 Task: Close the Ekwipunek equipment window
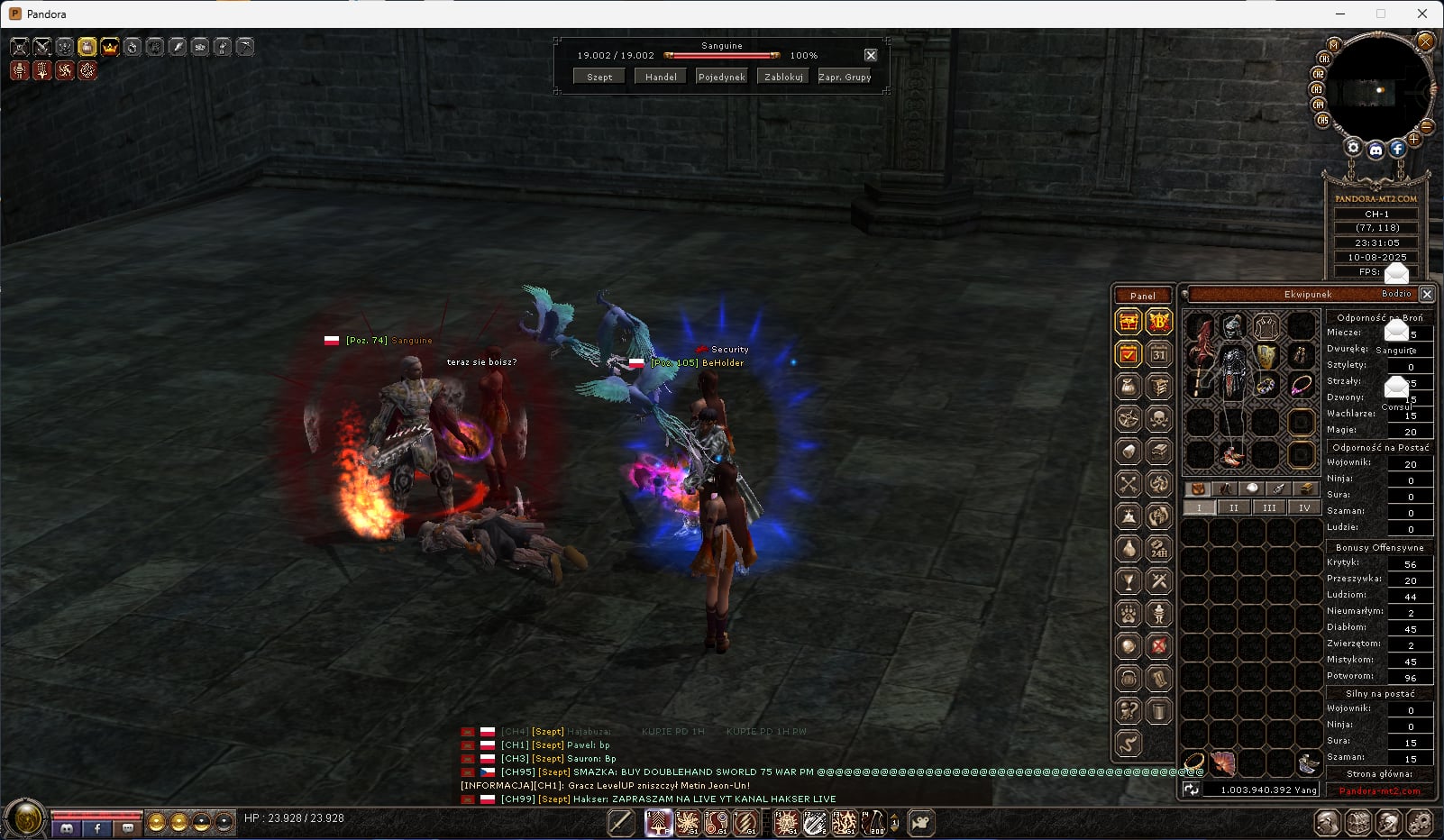[x=1427, y=294]
